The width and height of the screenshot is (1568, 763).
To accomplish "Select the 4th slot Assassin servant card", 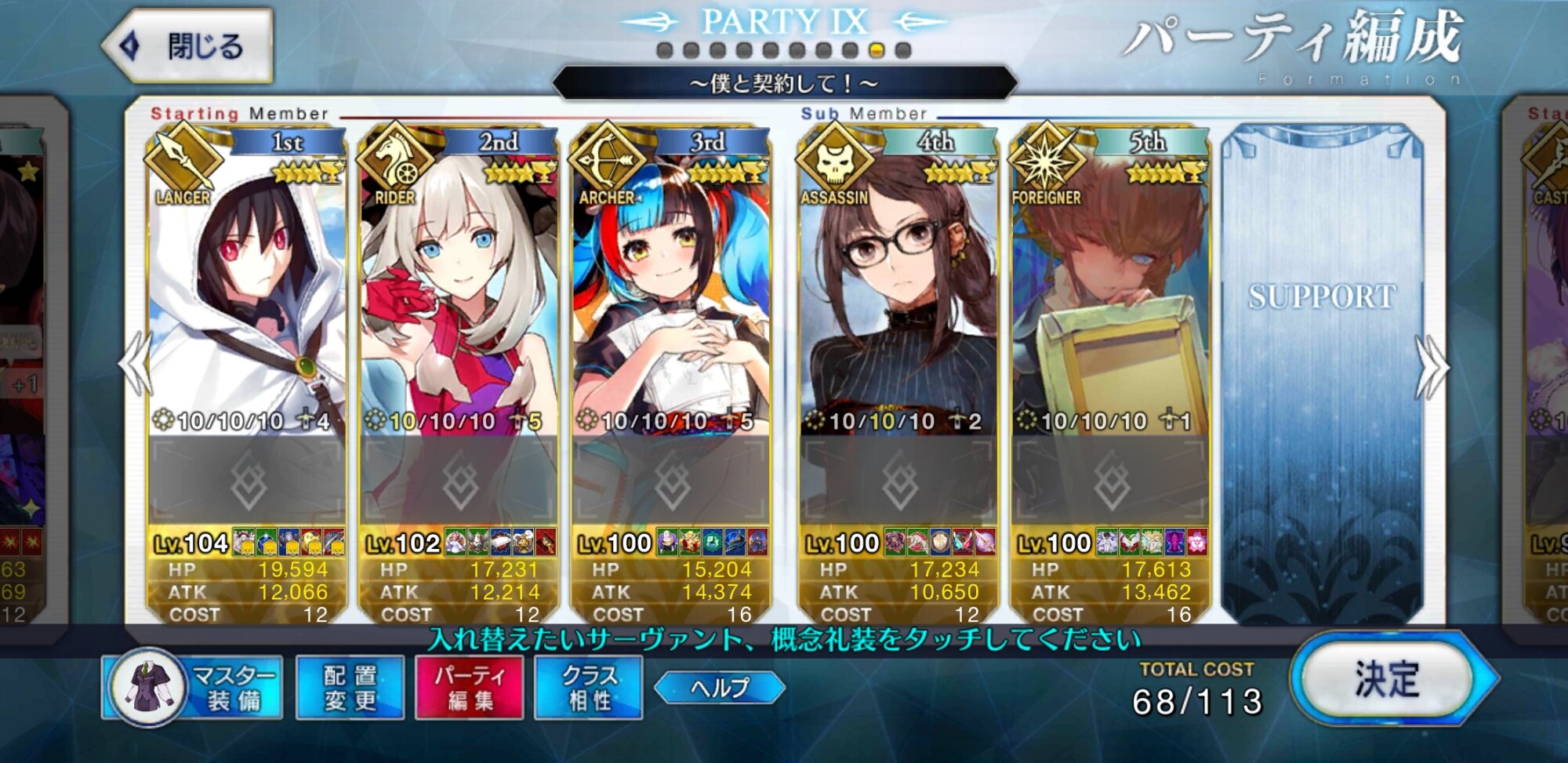I will point(898,298).
